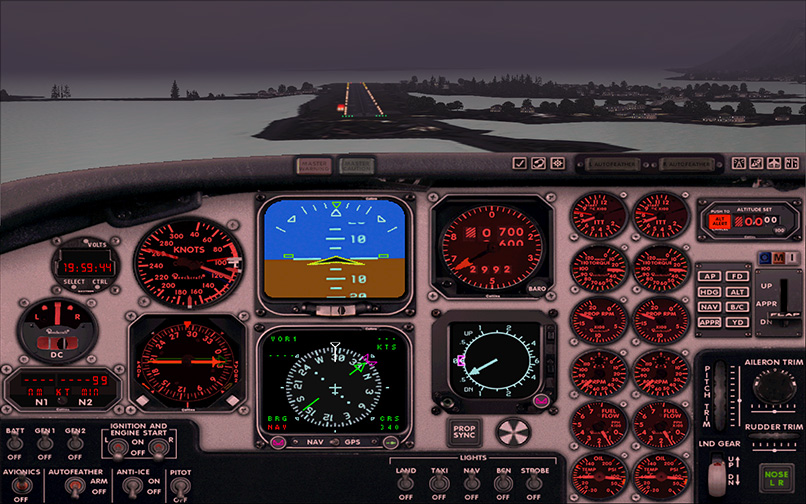This screenshot has height=504, width=806.
Task: Switch on the LAND lights
Action: tap(406, 483)
